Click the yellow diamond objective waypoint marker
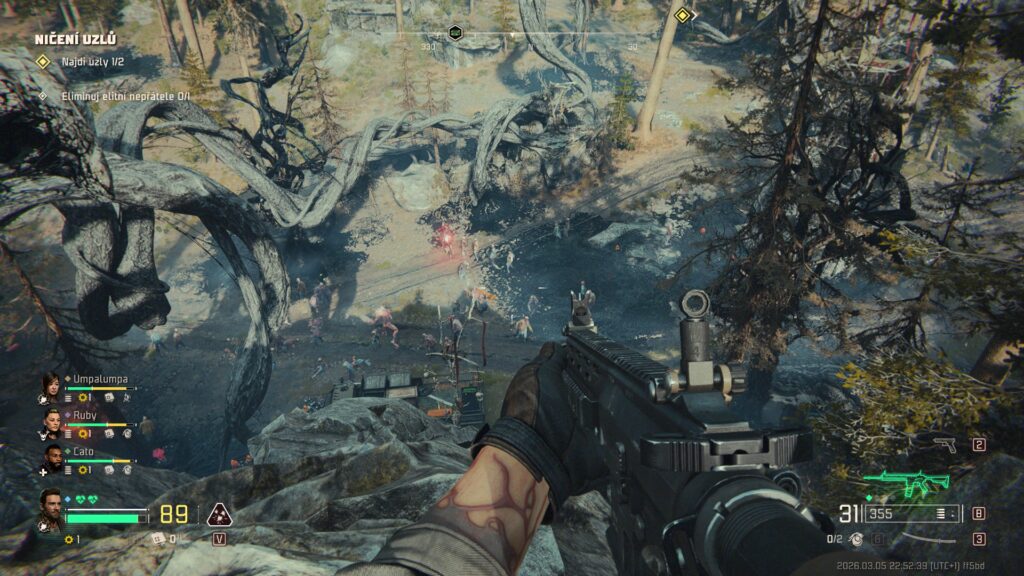Viewport: 1024px width, 576px height. (x=683, y=16)
